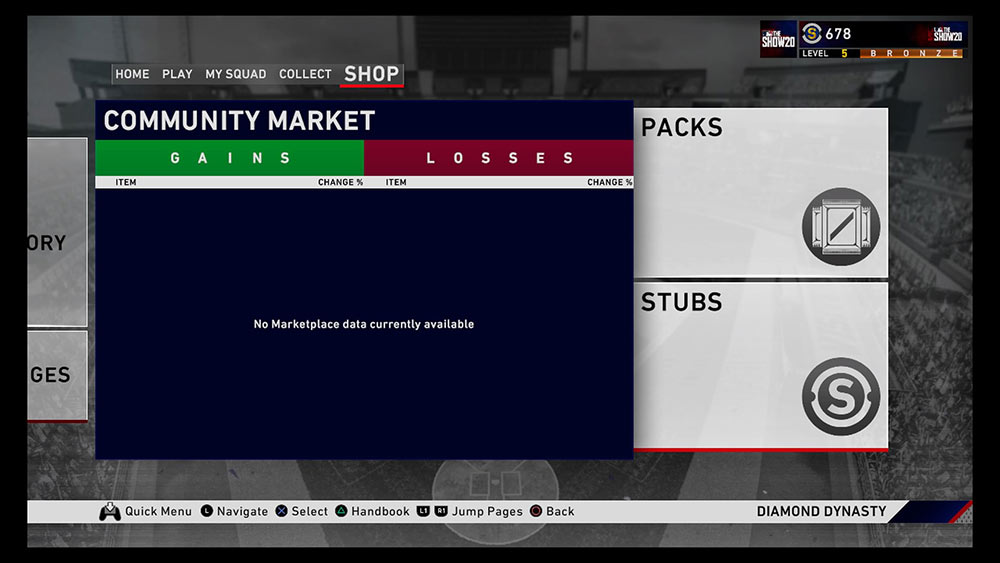Show the Gains column header
The image size is (1000, 563).
230,158
